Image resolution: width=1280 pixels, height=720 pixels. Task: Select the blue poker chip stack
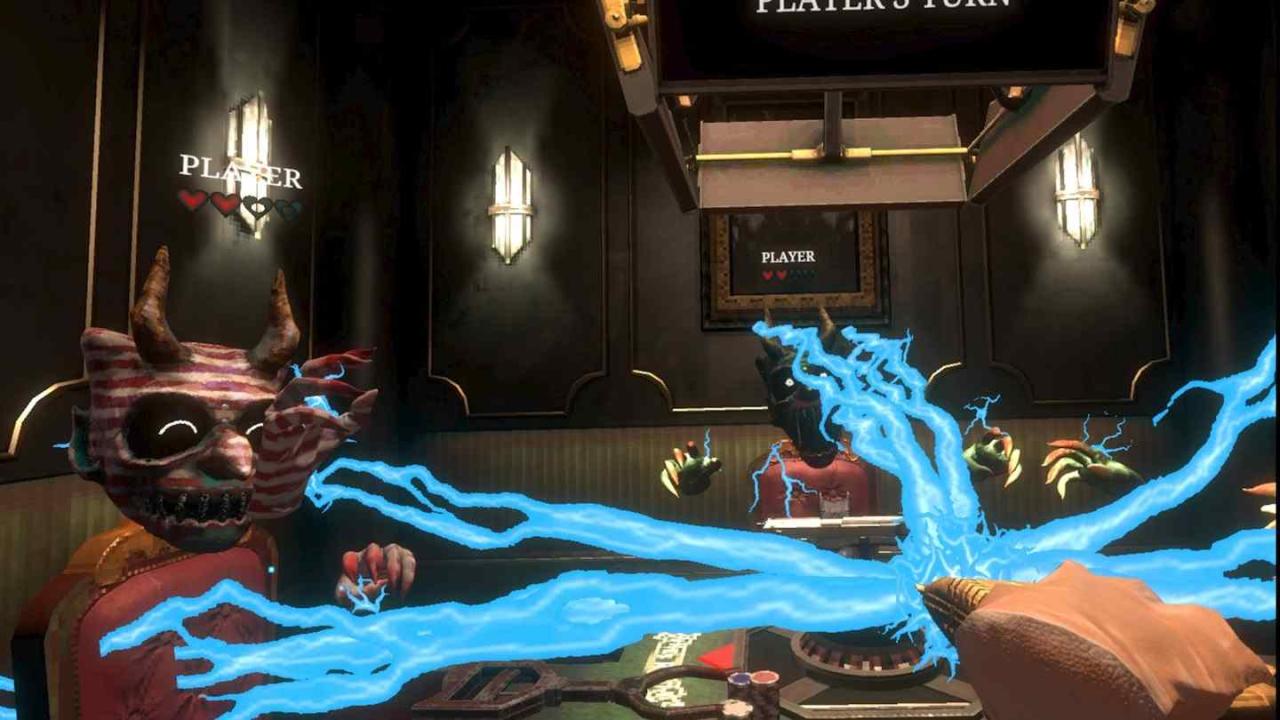738,677
